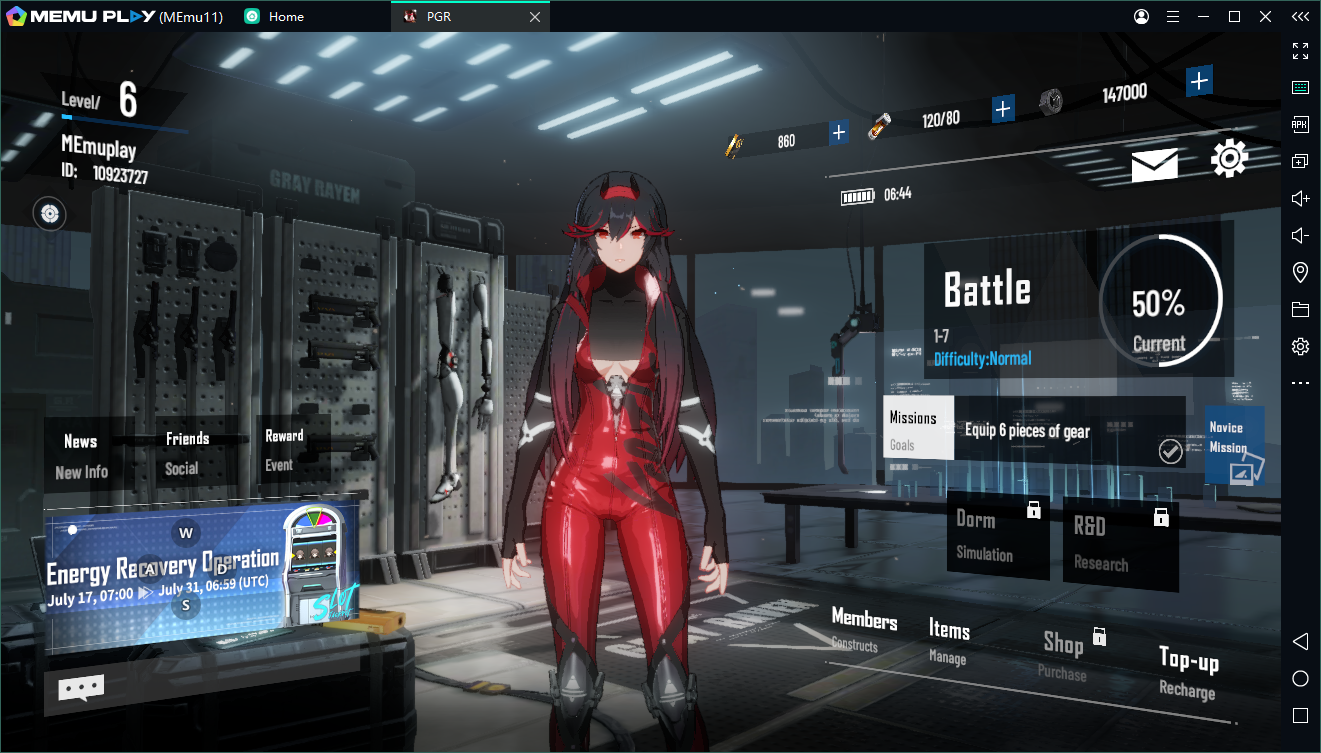Refill the 120/80 stamina with plus button
The width and height of the screenshot is (1321, 753).
click(1003, 109)
